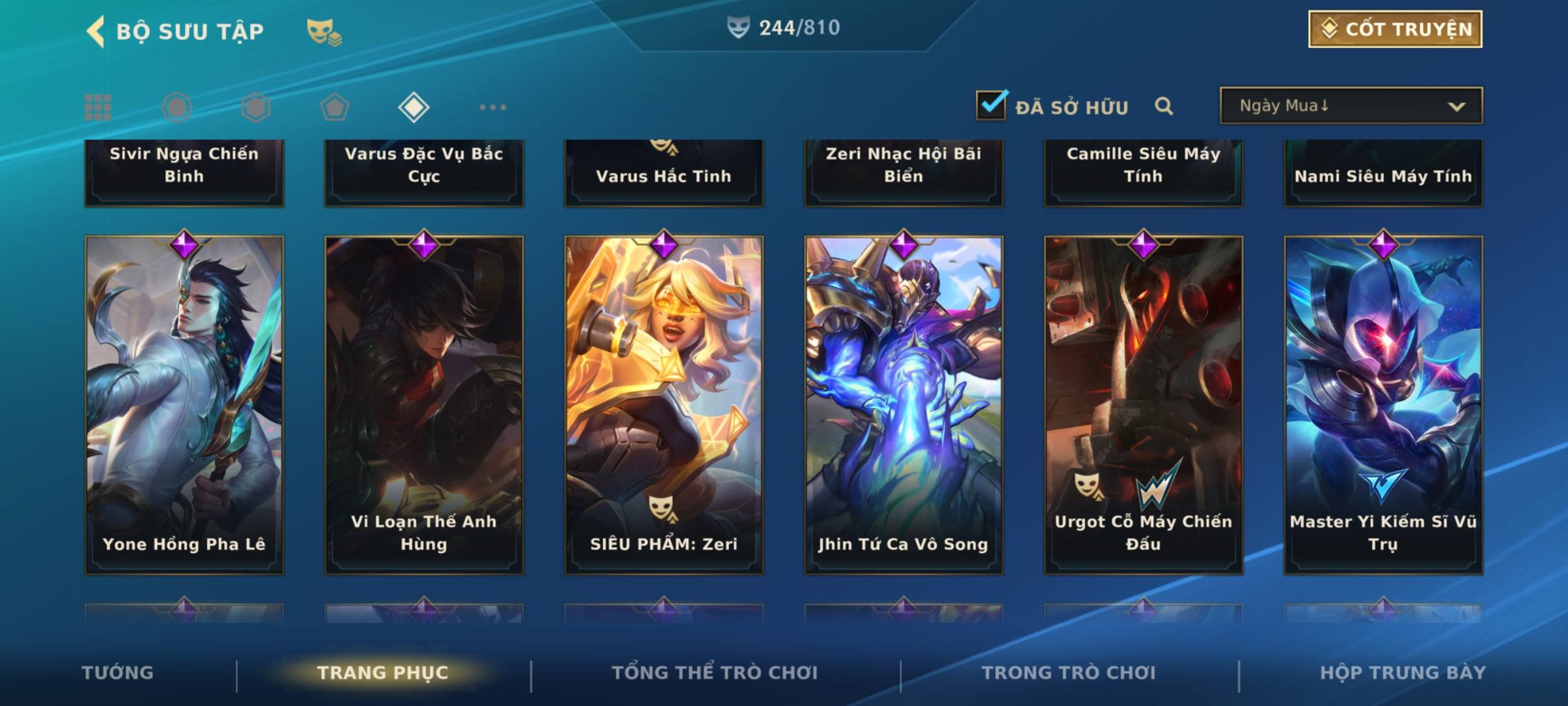Select Urgot Cỗ Máy Chiến Đấu skin
This screenshot has width=1568, height=706.
[x=1143, y=405]
